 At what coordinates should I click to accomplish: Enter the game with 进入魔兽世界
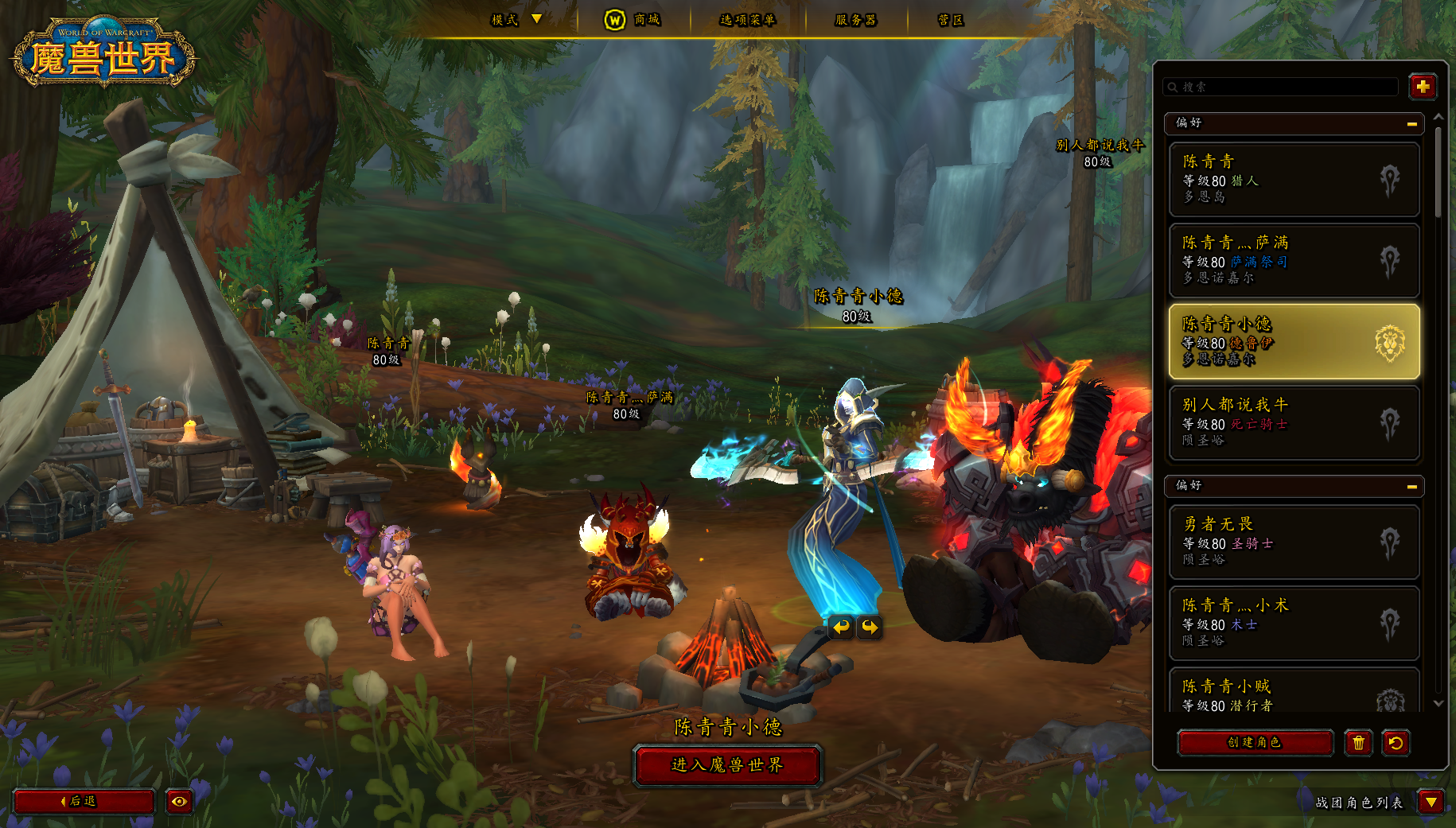(x=727, y=765)
